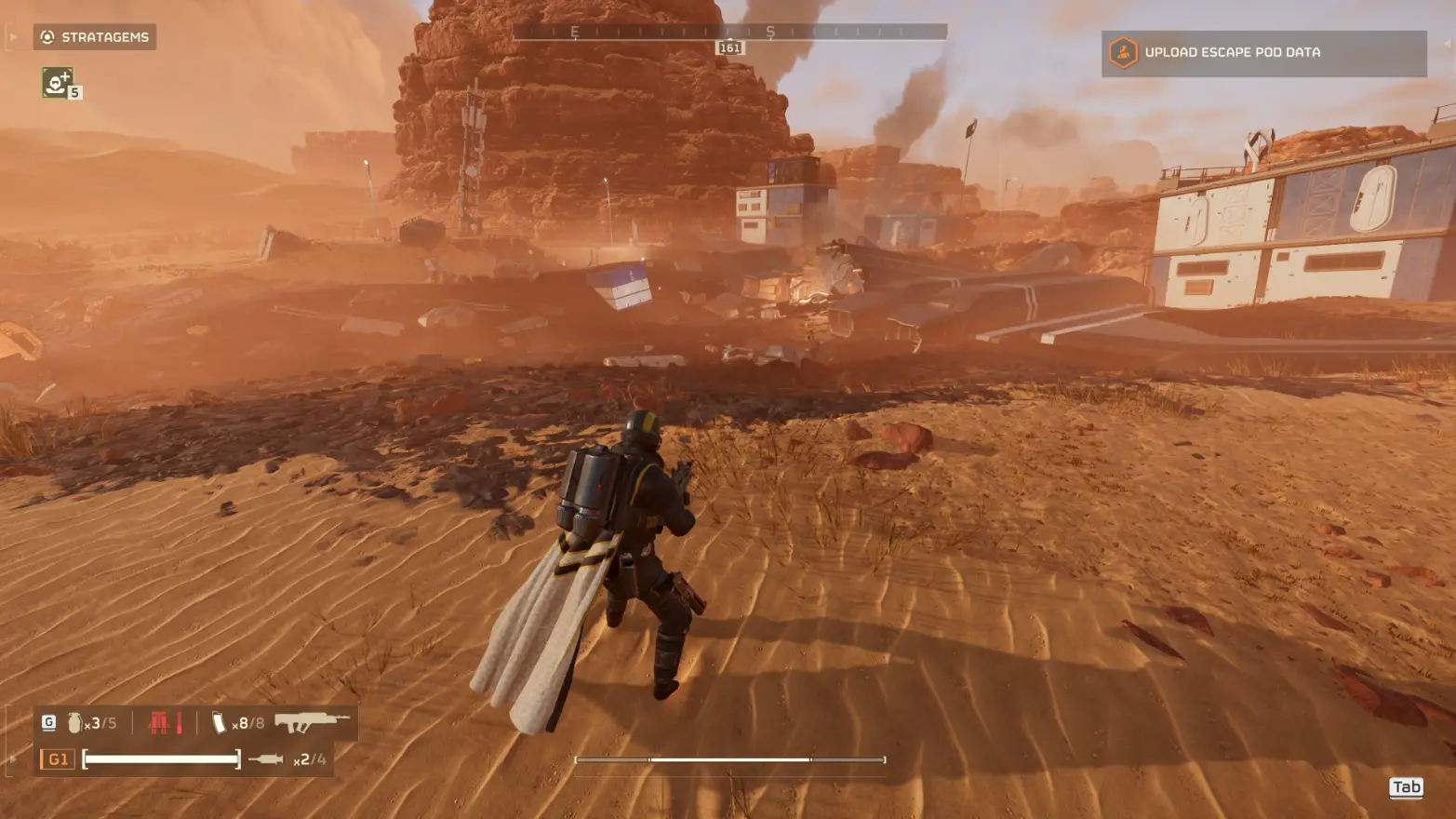Viewport: 1456px width, 819px height.
Task: Select the grenade icon
Action: [x=74, y=723]
